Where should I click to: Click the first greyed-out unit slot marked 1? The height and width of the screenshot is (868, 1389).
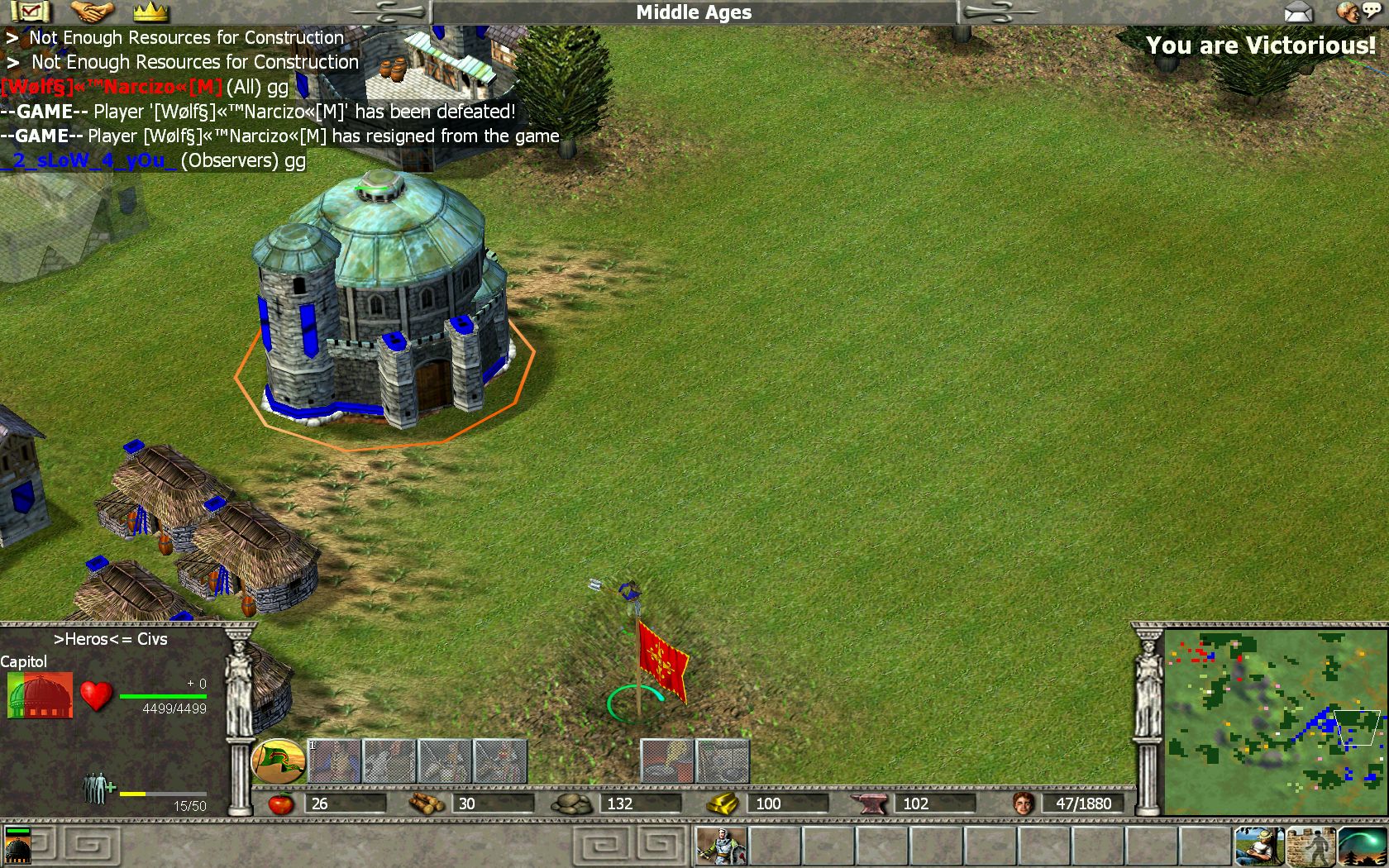[x=334, y=761]
